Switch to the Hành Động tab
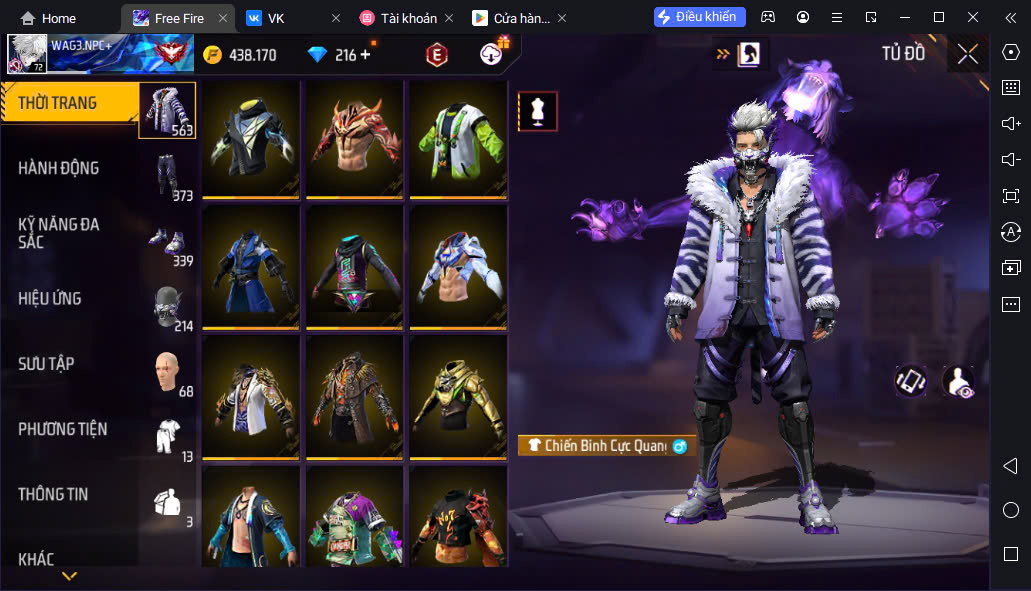The image size is (1031, 591). tap(70, 168)
